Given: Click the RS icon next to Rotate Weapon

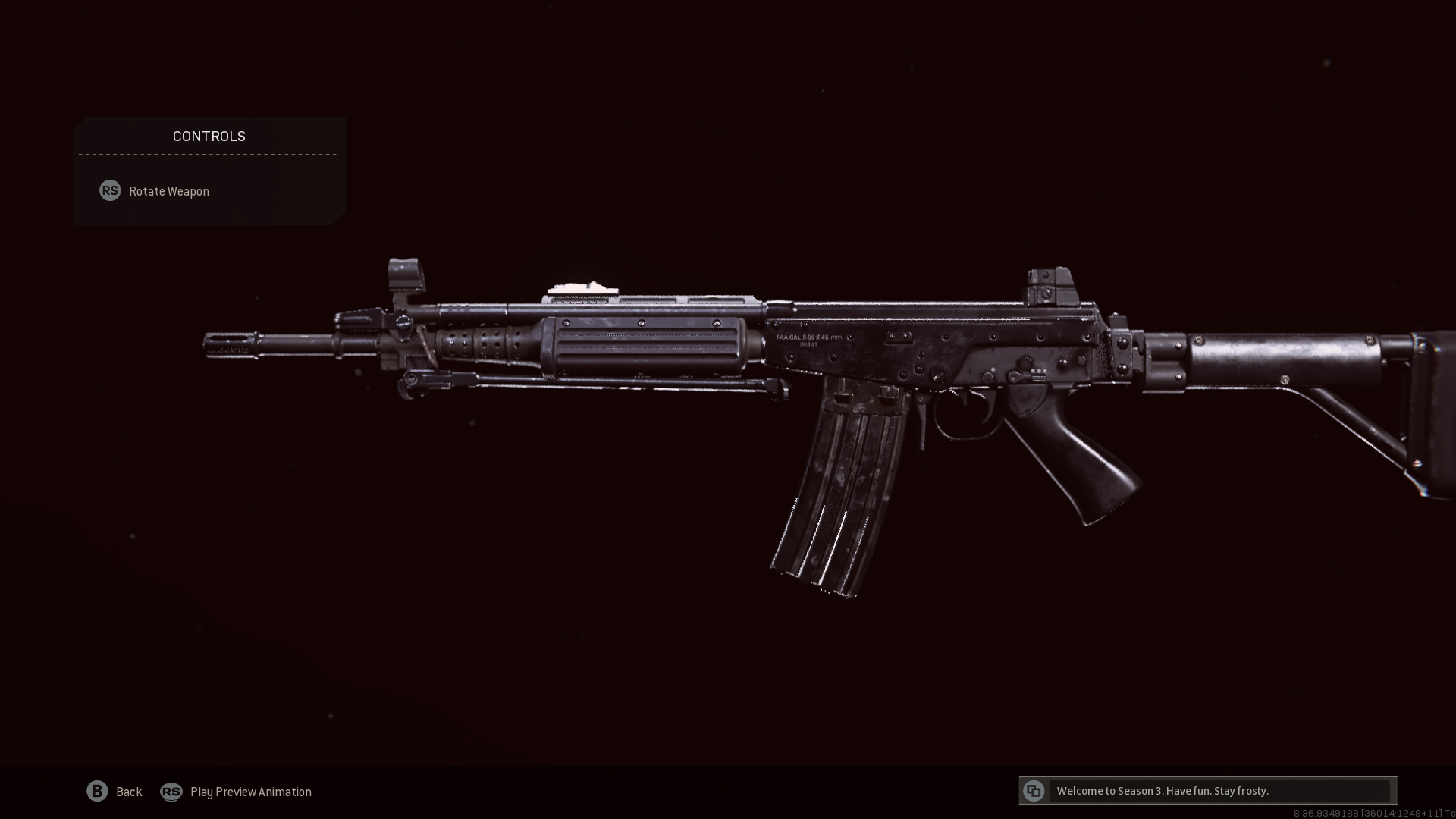Looking at the screenshot, I should click(x=110, y=190).
